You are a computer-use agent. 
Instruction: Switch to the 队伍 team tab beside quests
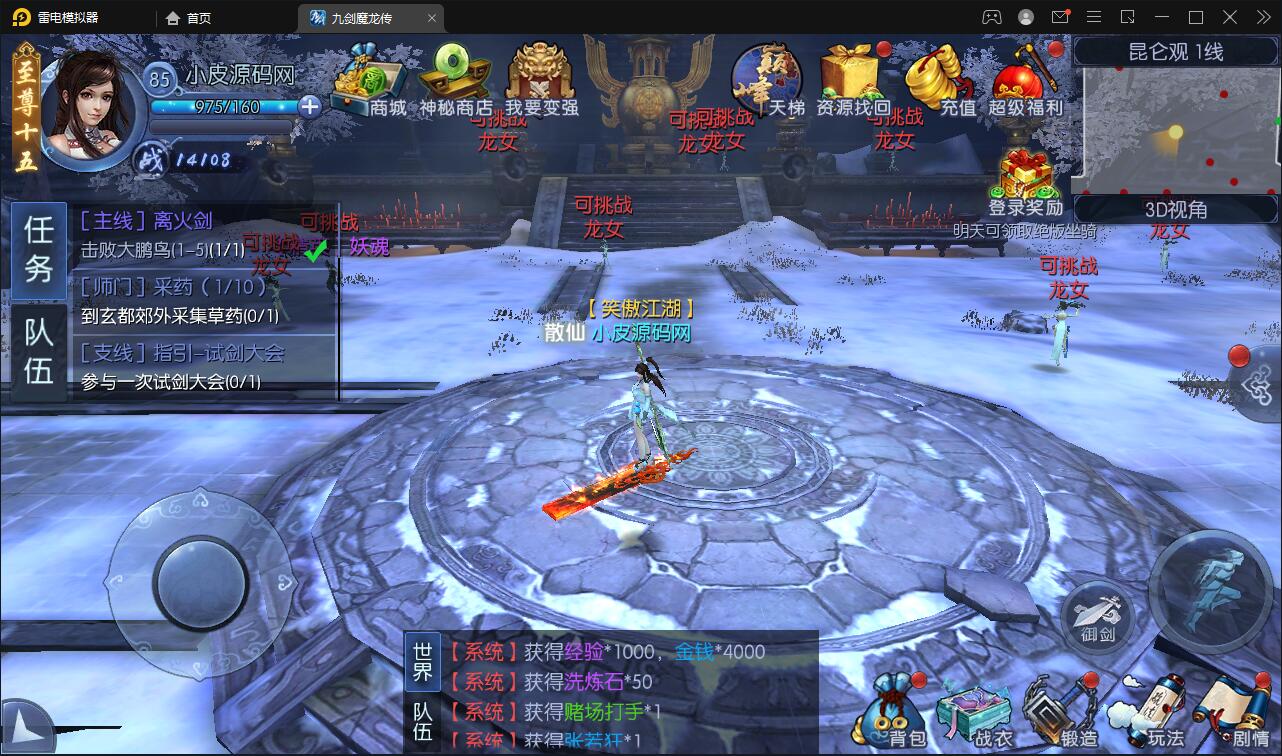39,352
